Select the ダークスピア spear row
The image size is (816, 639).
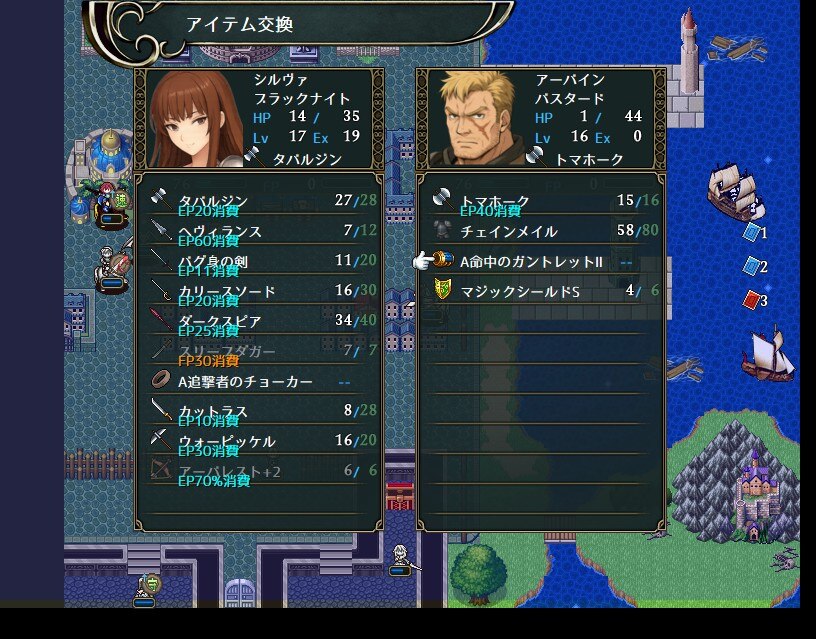[258, 321]
